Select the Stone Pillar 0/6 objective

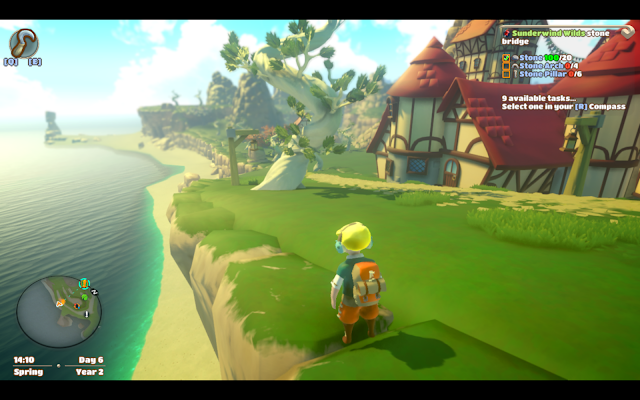tap(541, 74)
